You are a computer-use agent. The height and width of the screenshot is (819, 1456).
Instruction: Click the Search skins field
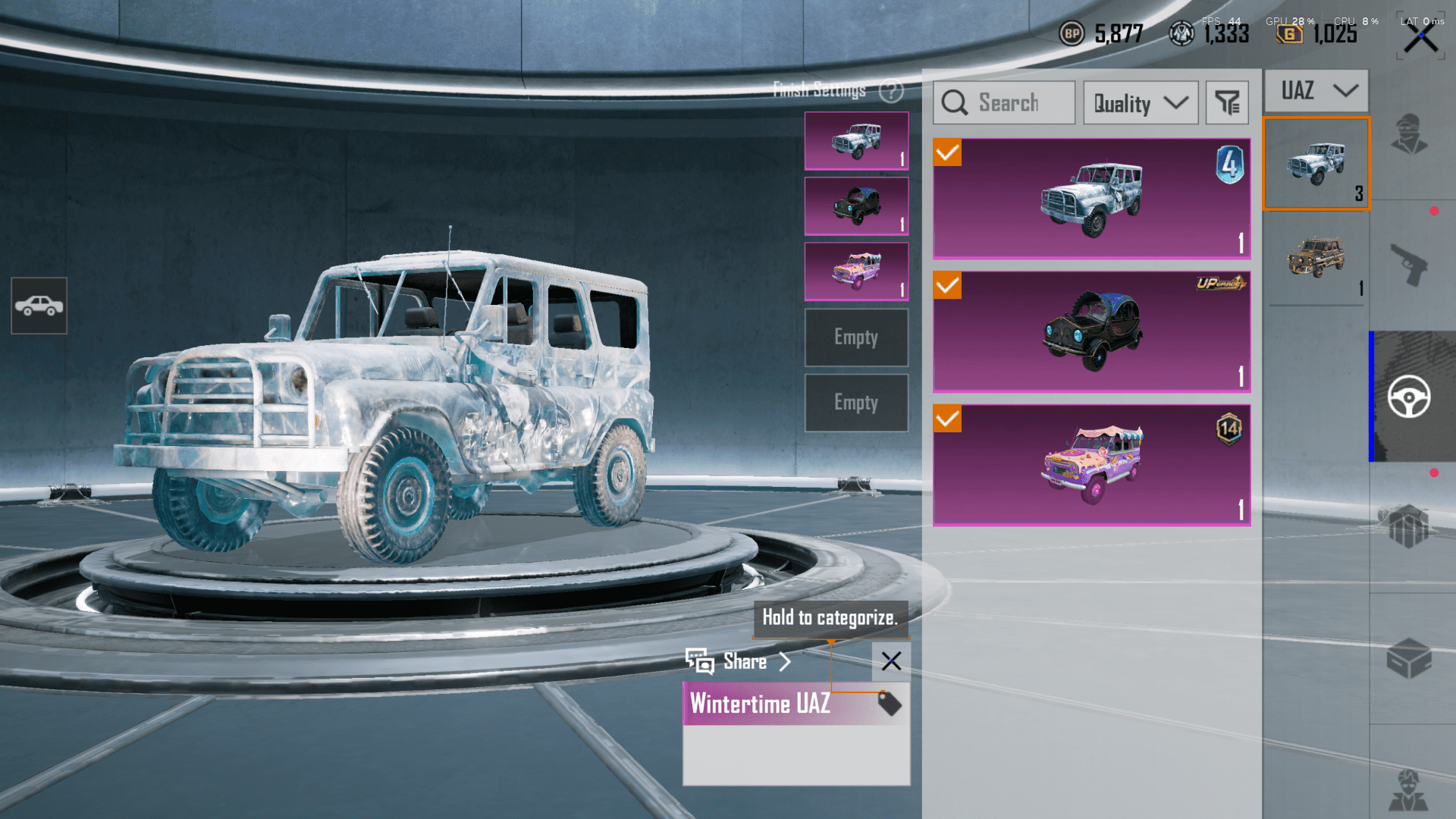point(1004,103)
